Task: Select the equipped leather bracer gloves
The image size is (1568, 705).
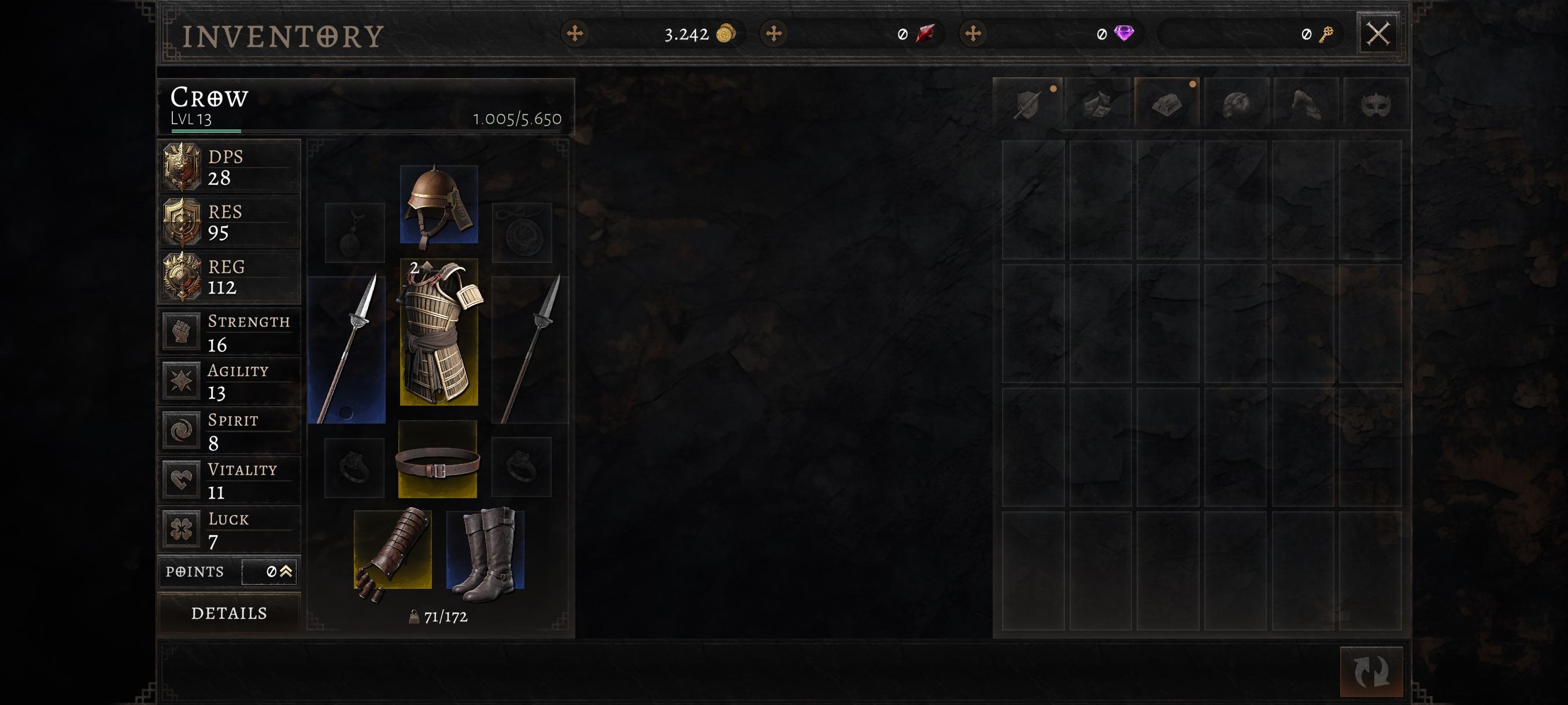Action: coord(393,551)
